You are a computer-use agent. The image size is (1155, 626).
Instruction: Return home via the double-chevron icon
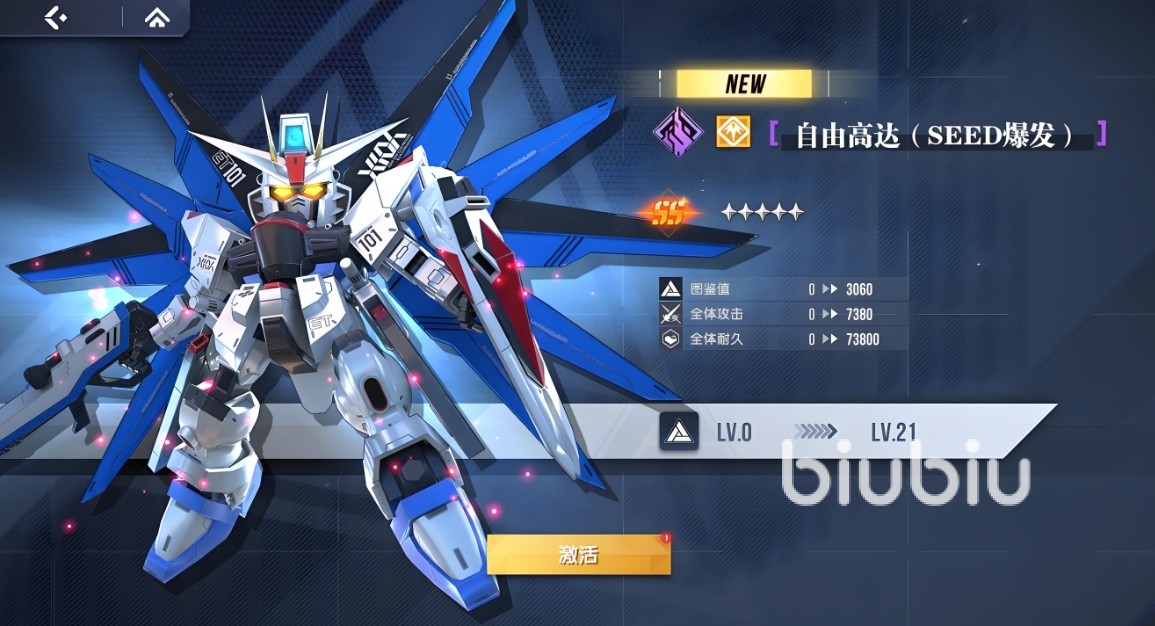[x=156, y=17]
